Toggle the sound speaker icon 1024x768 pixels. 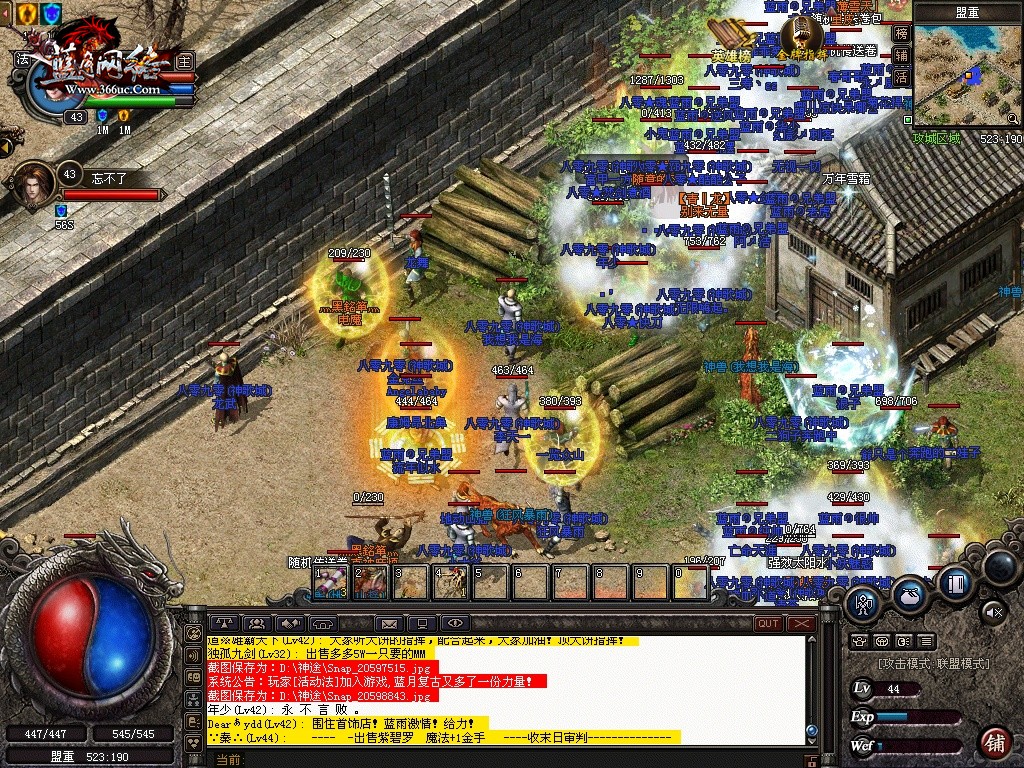click(993, 610)
